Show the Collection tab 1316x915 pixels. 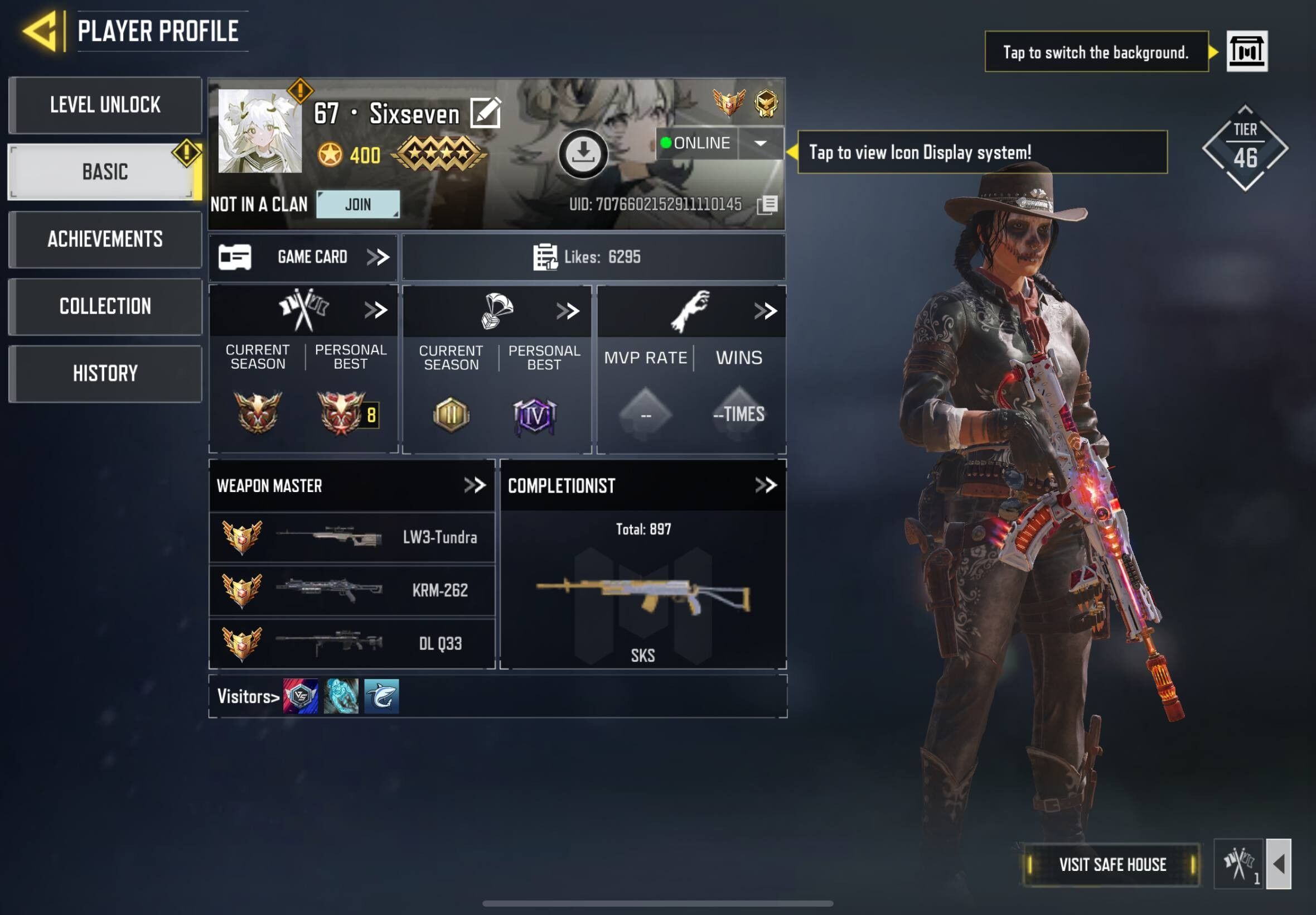pos(105,306)
